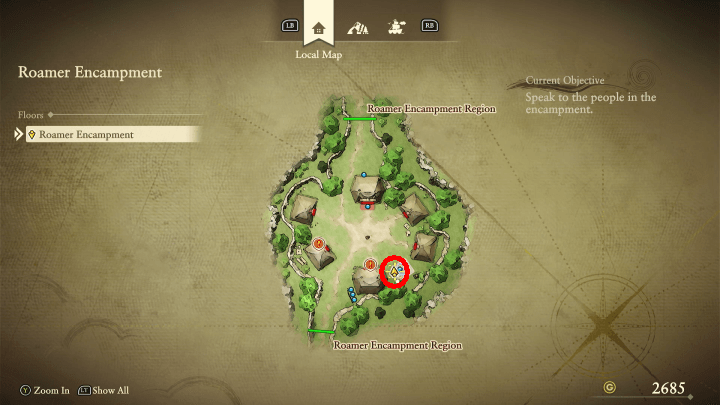Select the Local Map house tab

(319, 27)
